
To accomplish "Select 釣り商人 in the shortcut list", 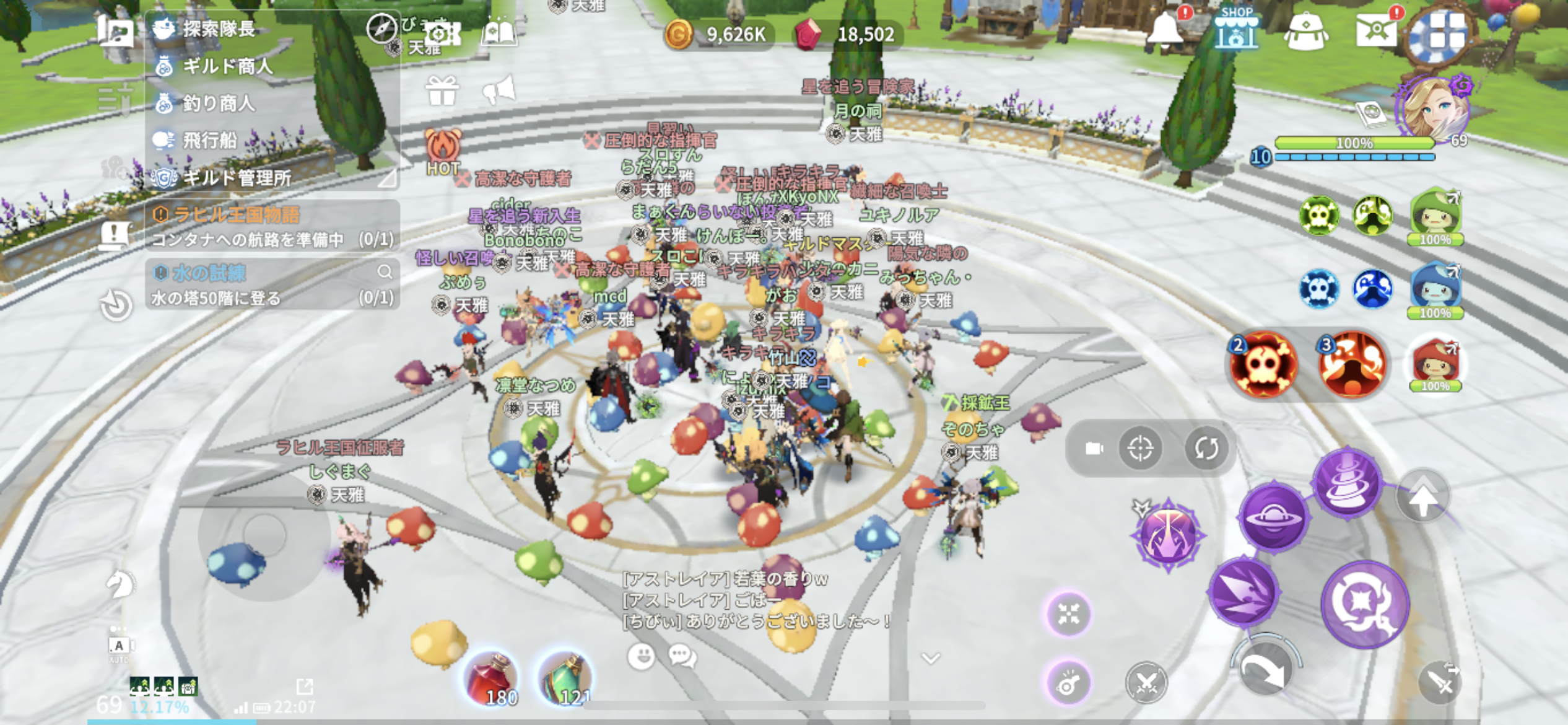I will click(x=218, y=103).
